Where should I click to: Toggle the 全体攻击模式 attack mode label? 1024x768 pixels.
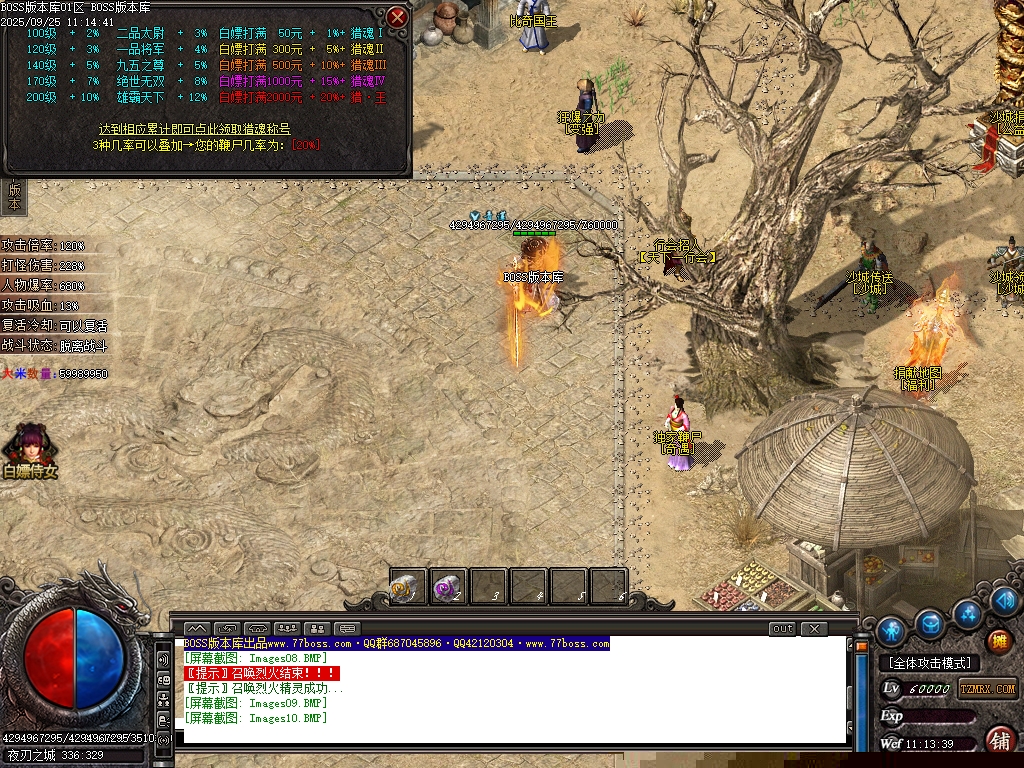point(929,663)
